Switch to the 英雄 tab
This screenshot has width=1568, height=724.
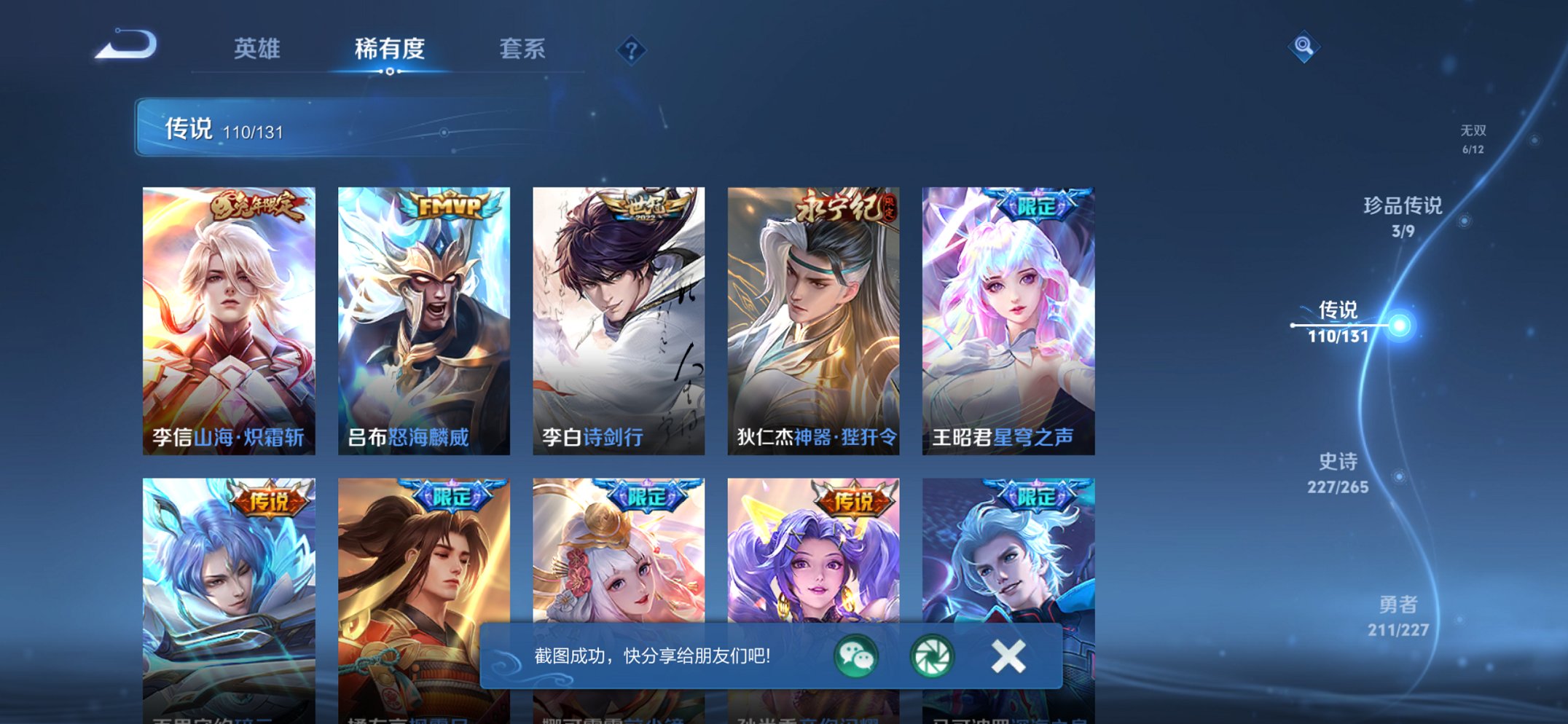pos(257,48)
